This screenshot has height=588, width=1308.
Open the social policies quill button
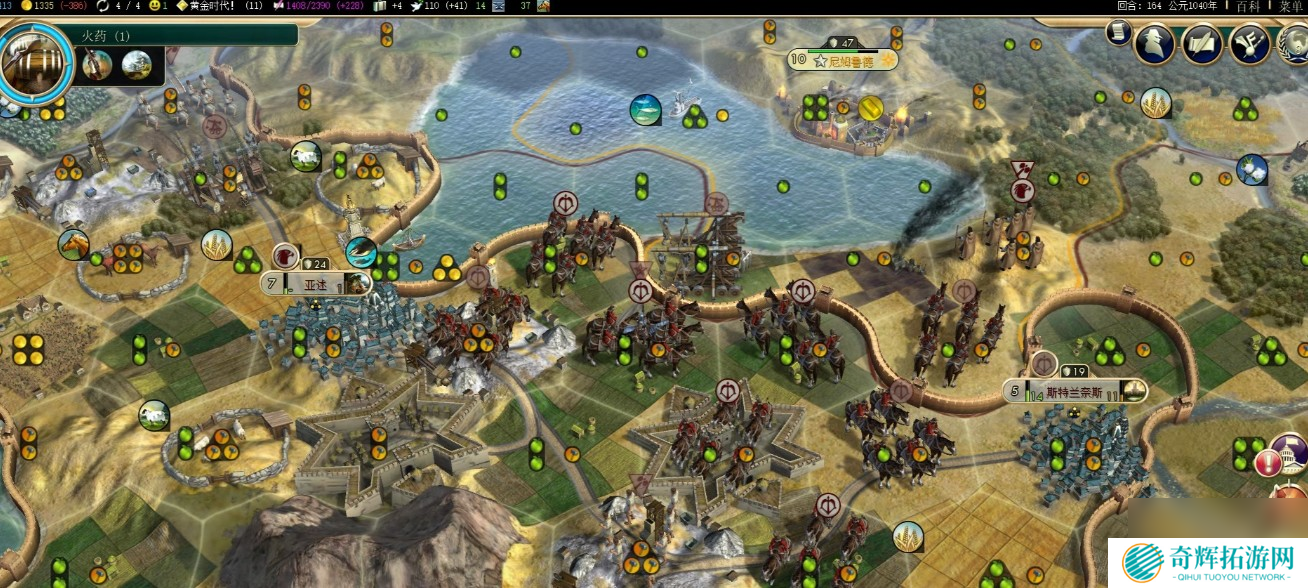click(1202, 44)
